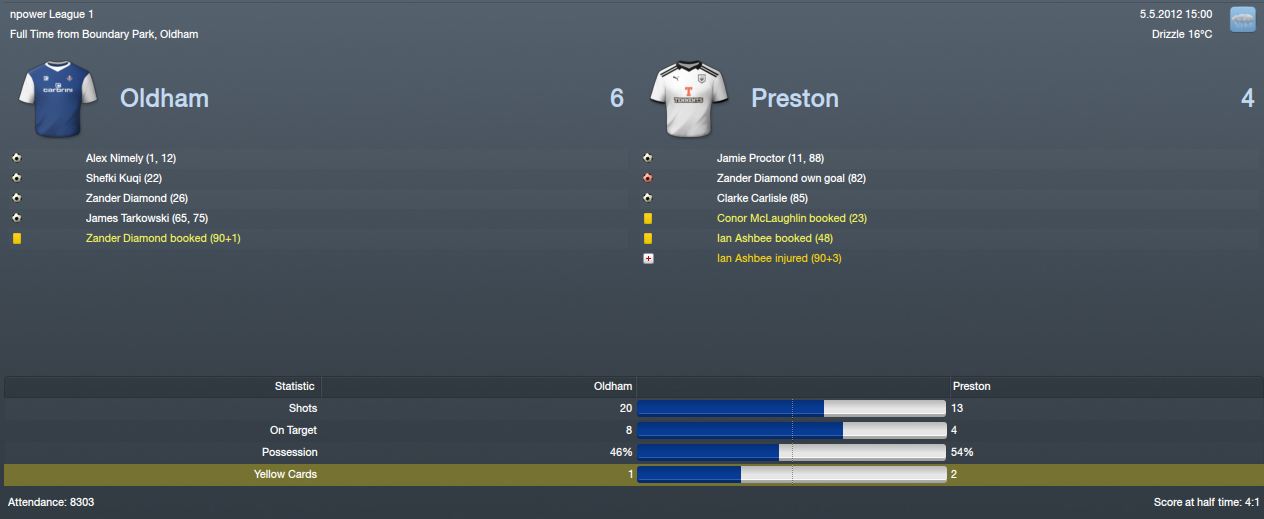View Shefki Kuqi's goal entry
The height and width of the screenshot is (519, 1264).
(x=124, y=178)
